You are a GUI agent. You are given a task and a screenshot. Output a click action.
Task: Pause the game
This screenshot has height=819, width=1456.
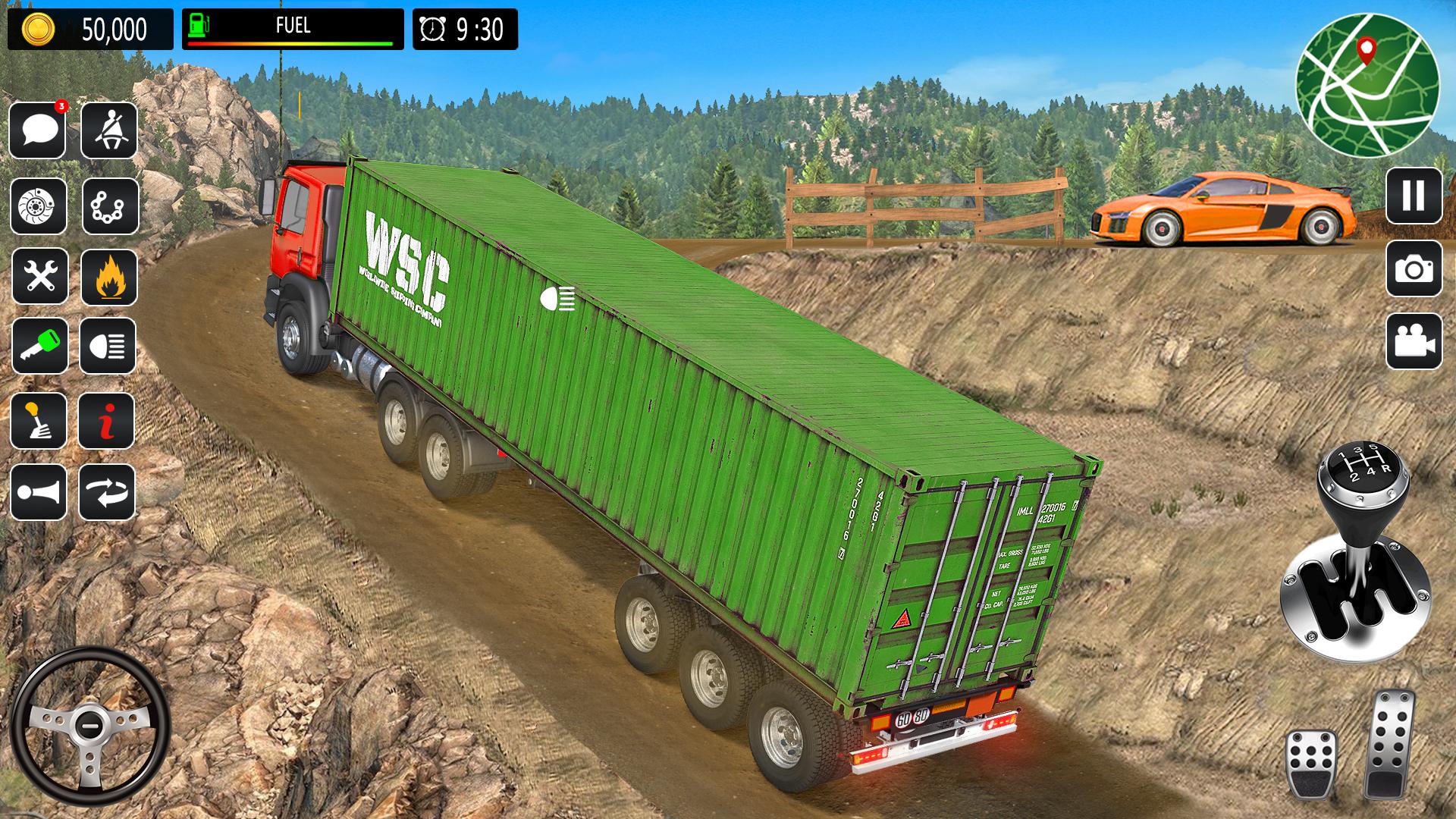click(x=1414, y=196)
